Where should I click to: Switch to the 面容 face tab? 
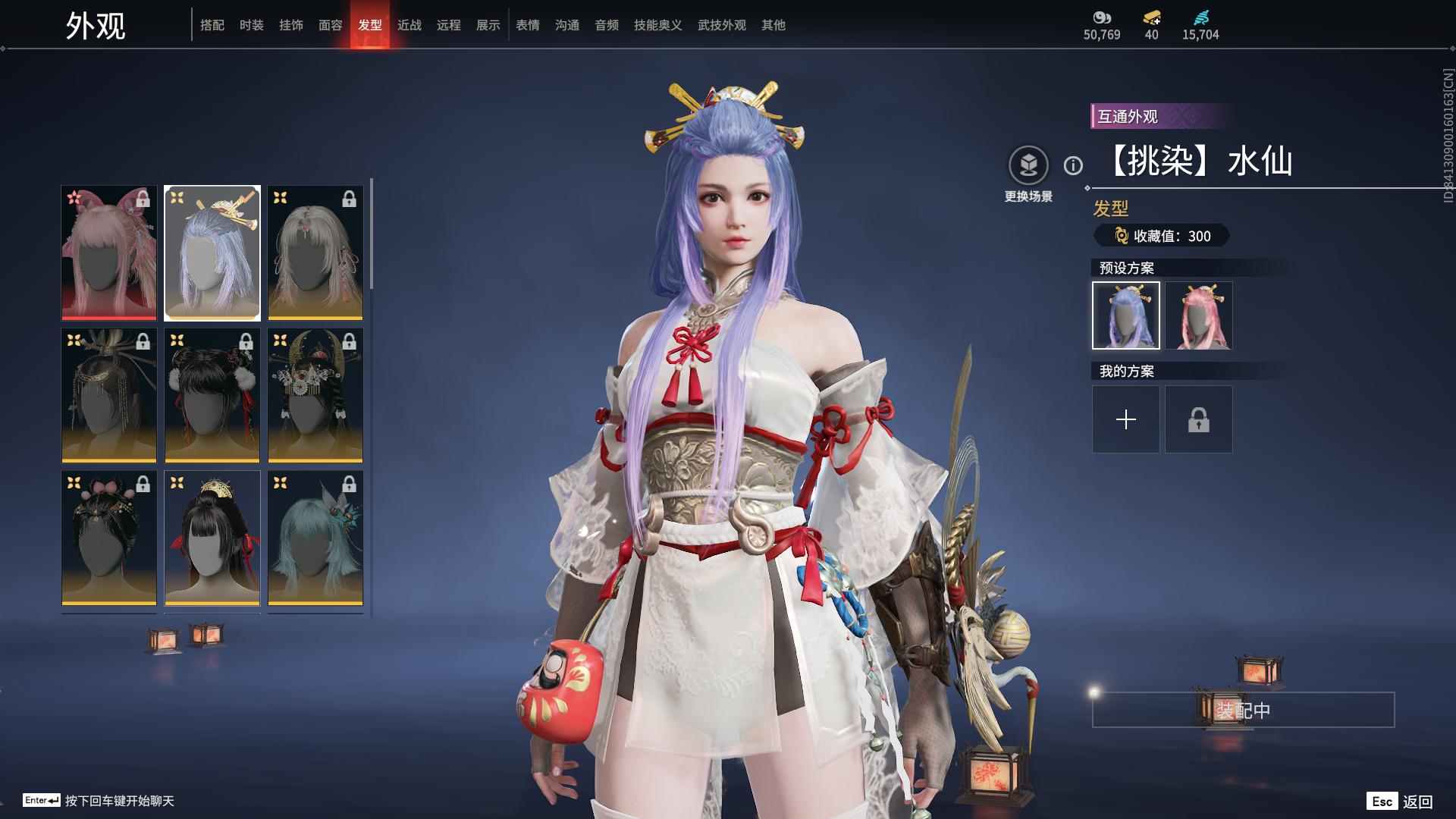[330, 25]
